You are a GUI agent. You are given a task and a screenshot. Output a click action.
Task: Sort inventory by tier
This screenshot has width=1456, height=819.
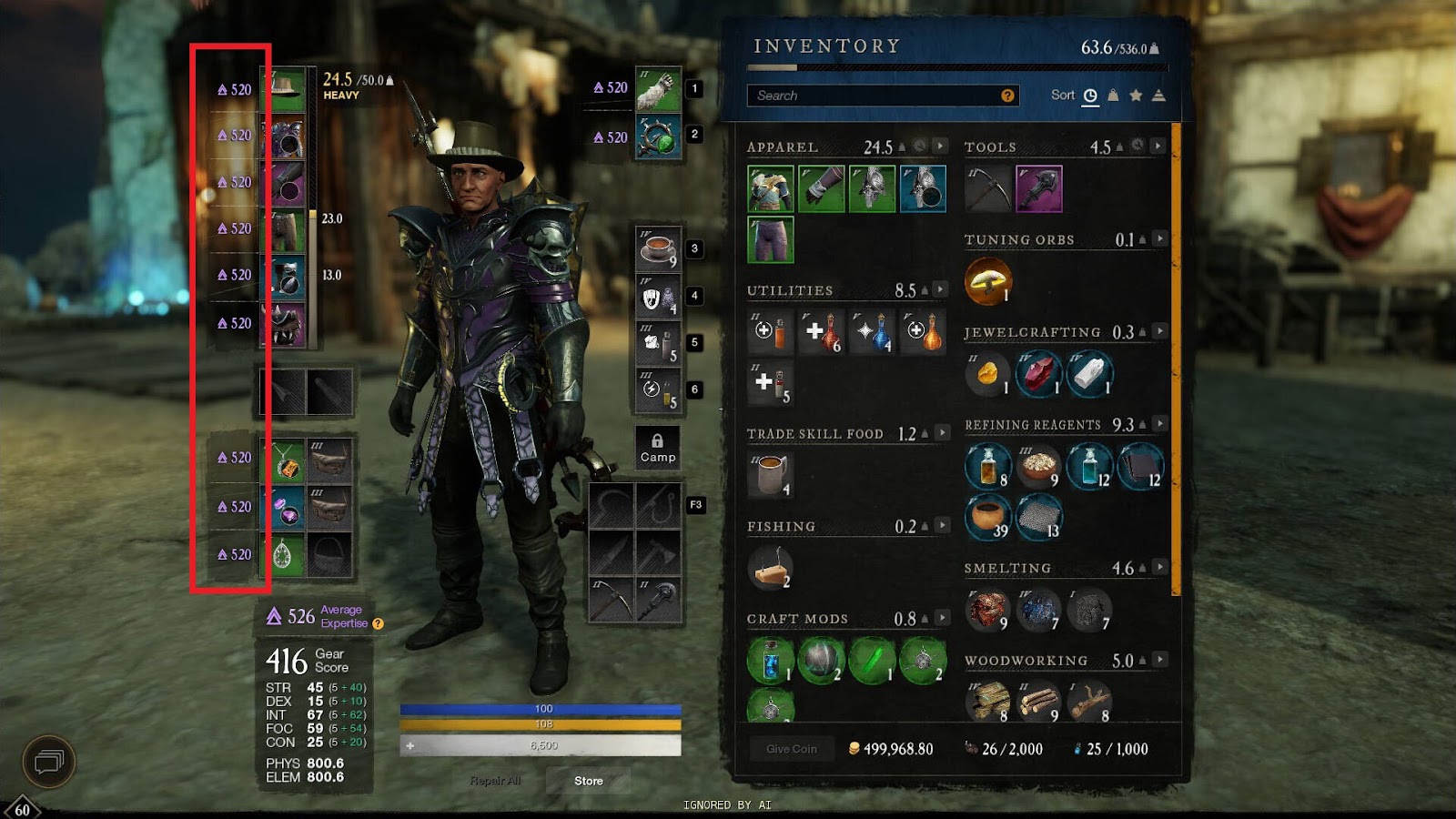click(1158, 95)
